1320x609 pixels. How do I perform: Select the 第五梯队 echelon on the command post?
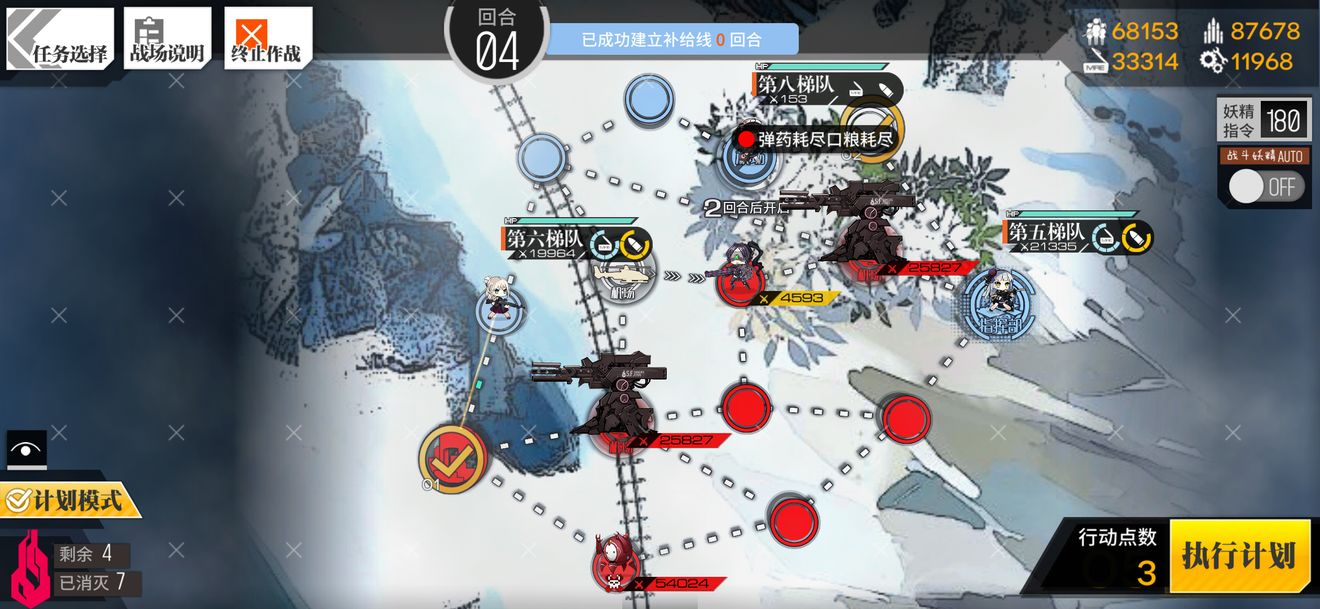(x=997, y=297)
